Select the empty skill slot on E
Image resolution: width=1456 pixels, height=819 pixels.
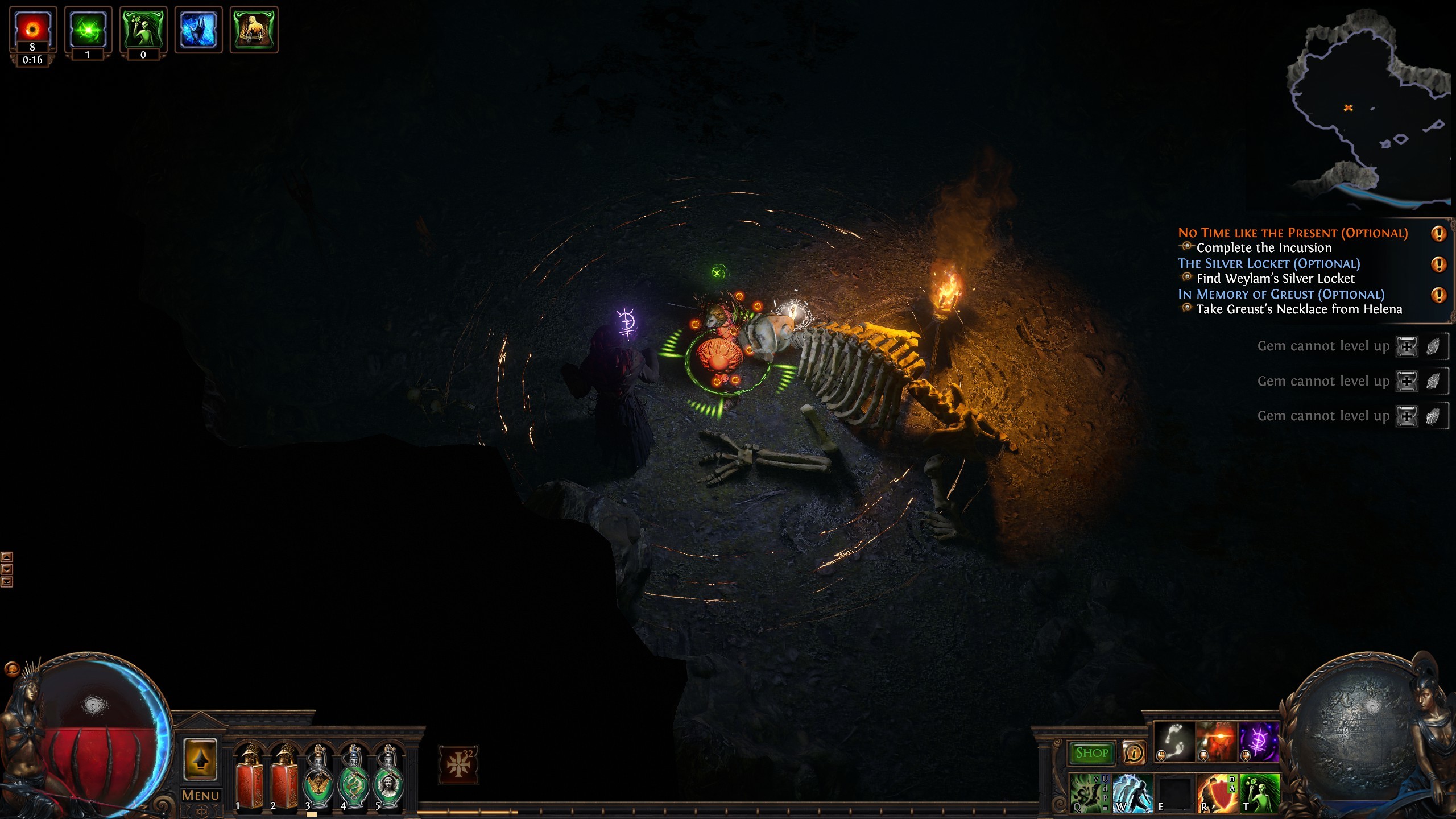1174,793
